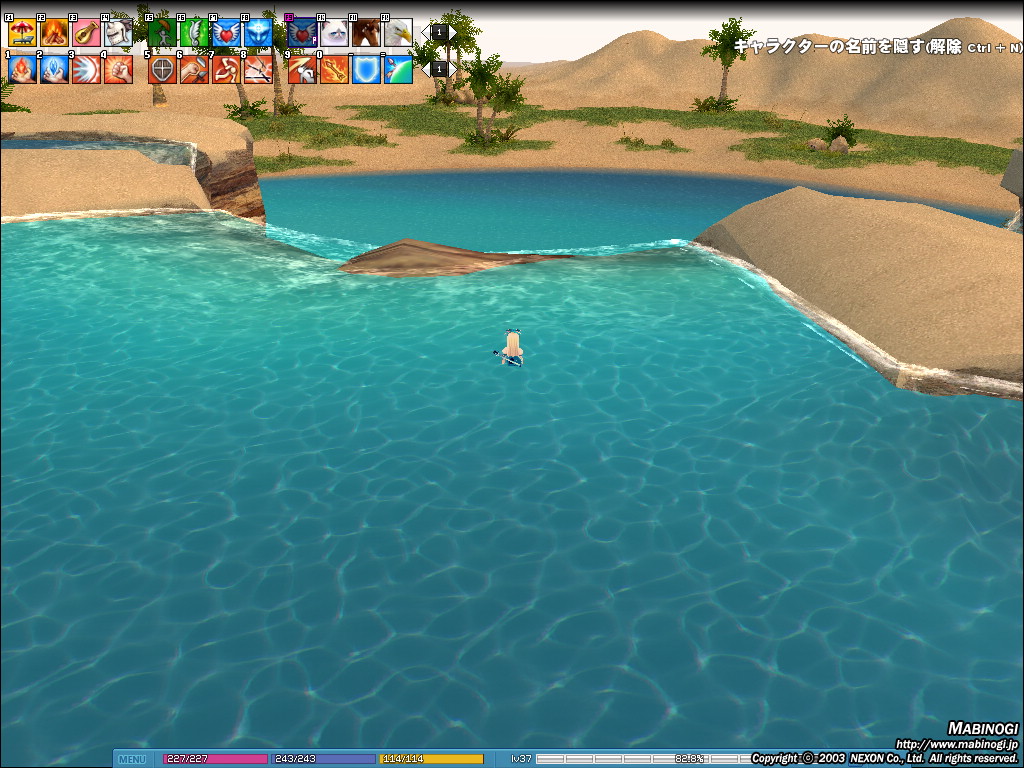
Task: Use the winged heart F7 icon
Action: 226,33
